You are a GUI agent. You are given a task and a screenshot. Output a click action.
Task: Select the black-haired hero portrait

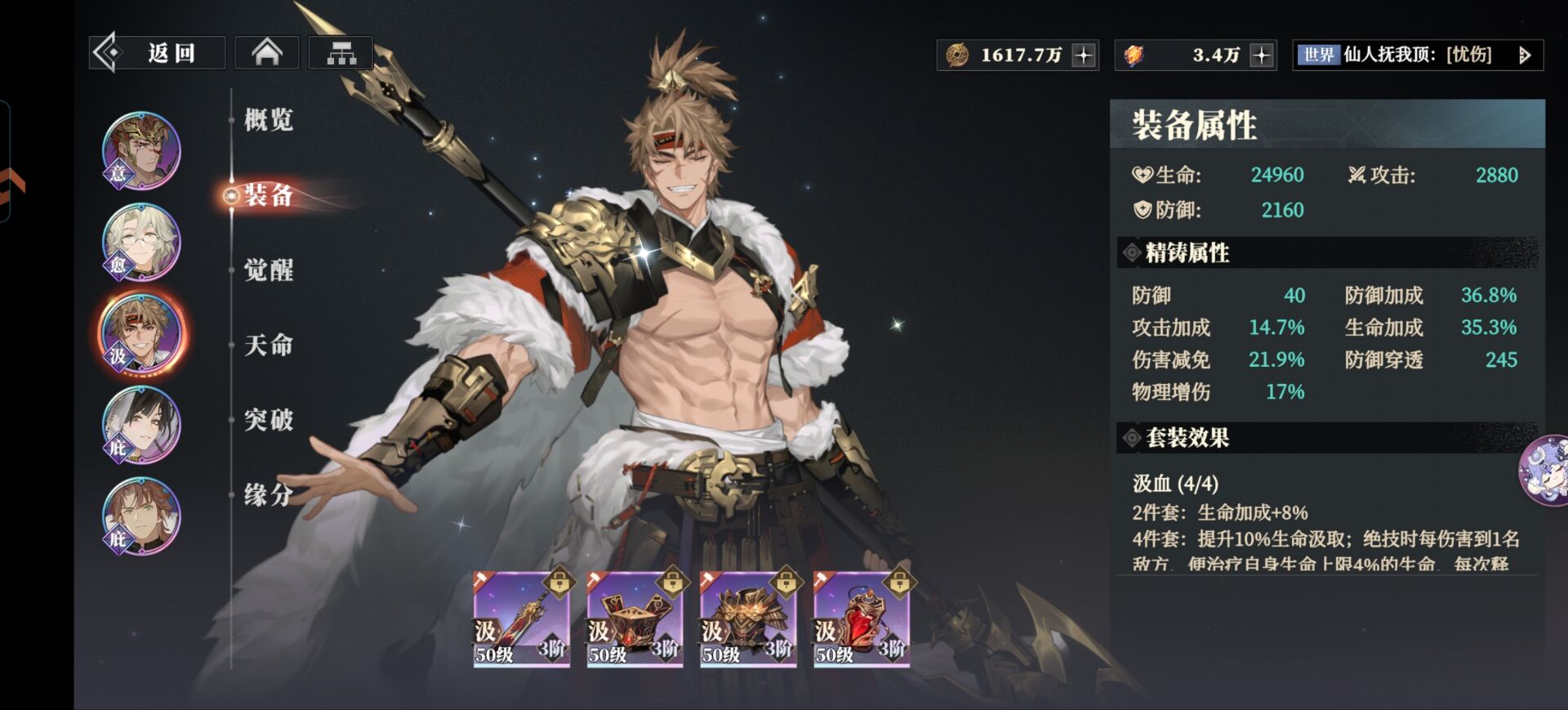coord(141,425)
